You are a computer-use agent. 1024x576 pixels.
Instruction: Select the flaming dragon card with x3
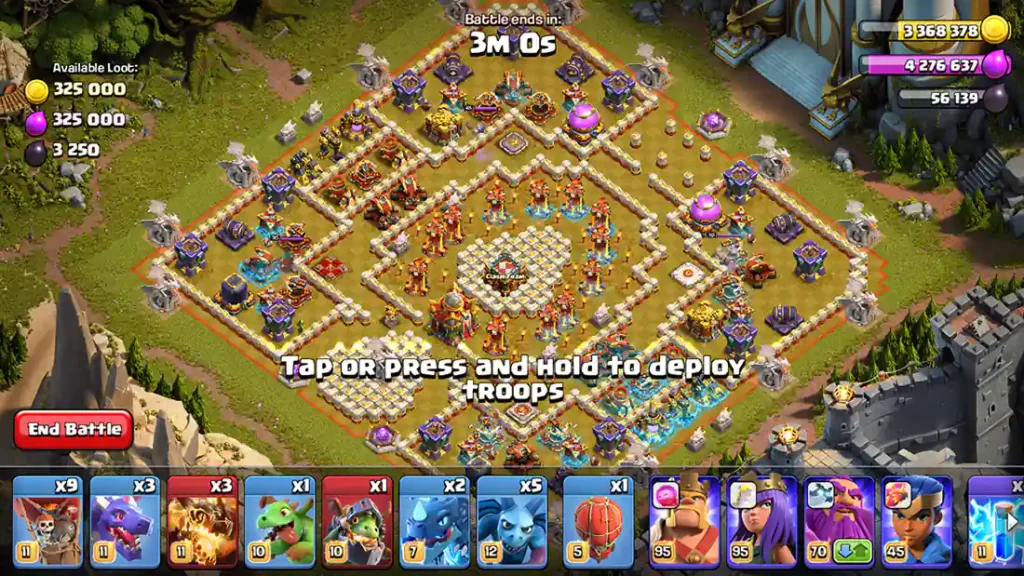pos(203,520)
